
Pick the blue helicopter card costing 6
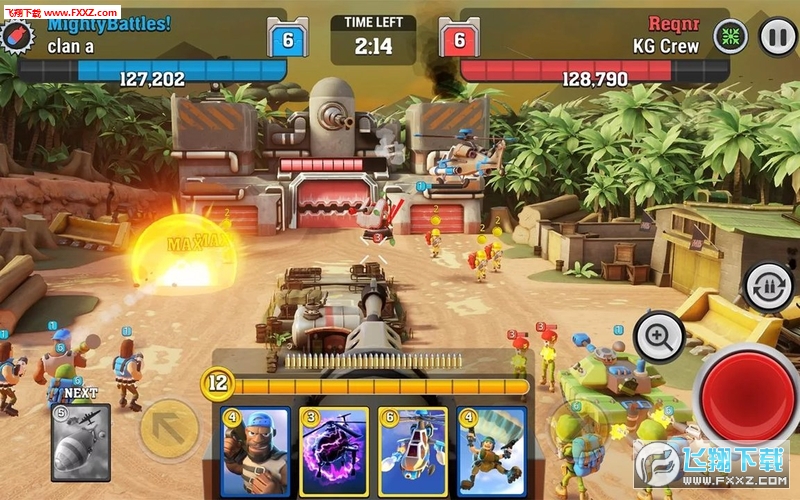(x=413, y=451)
